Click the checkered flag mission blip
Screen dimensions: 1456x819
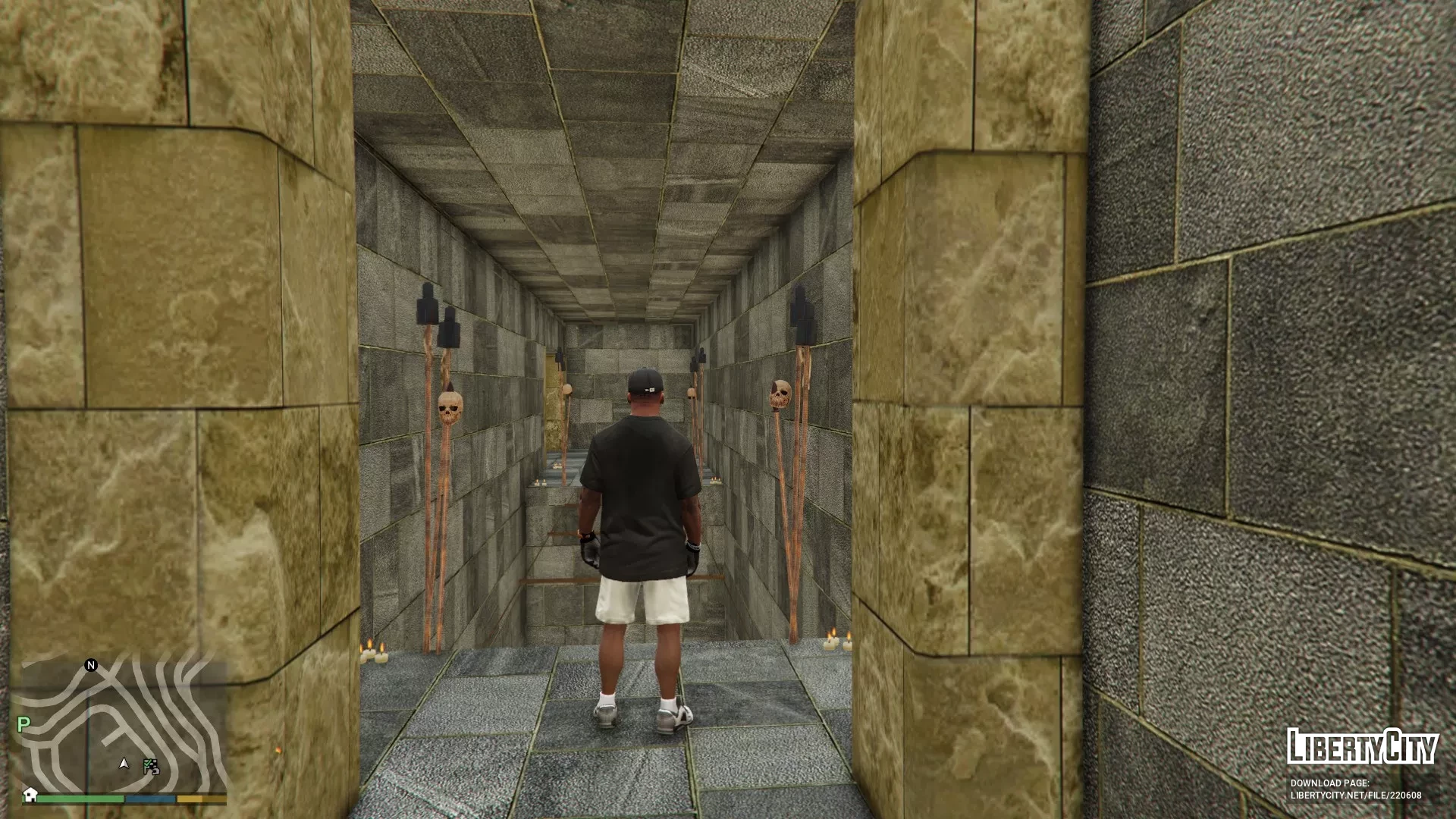click(151, 766)
